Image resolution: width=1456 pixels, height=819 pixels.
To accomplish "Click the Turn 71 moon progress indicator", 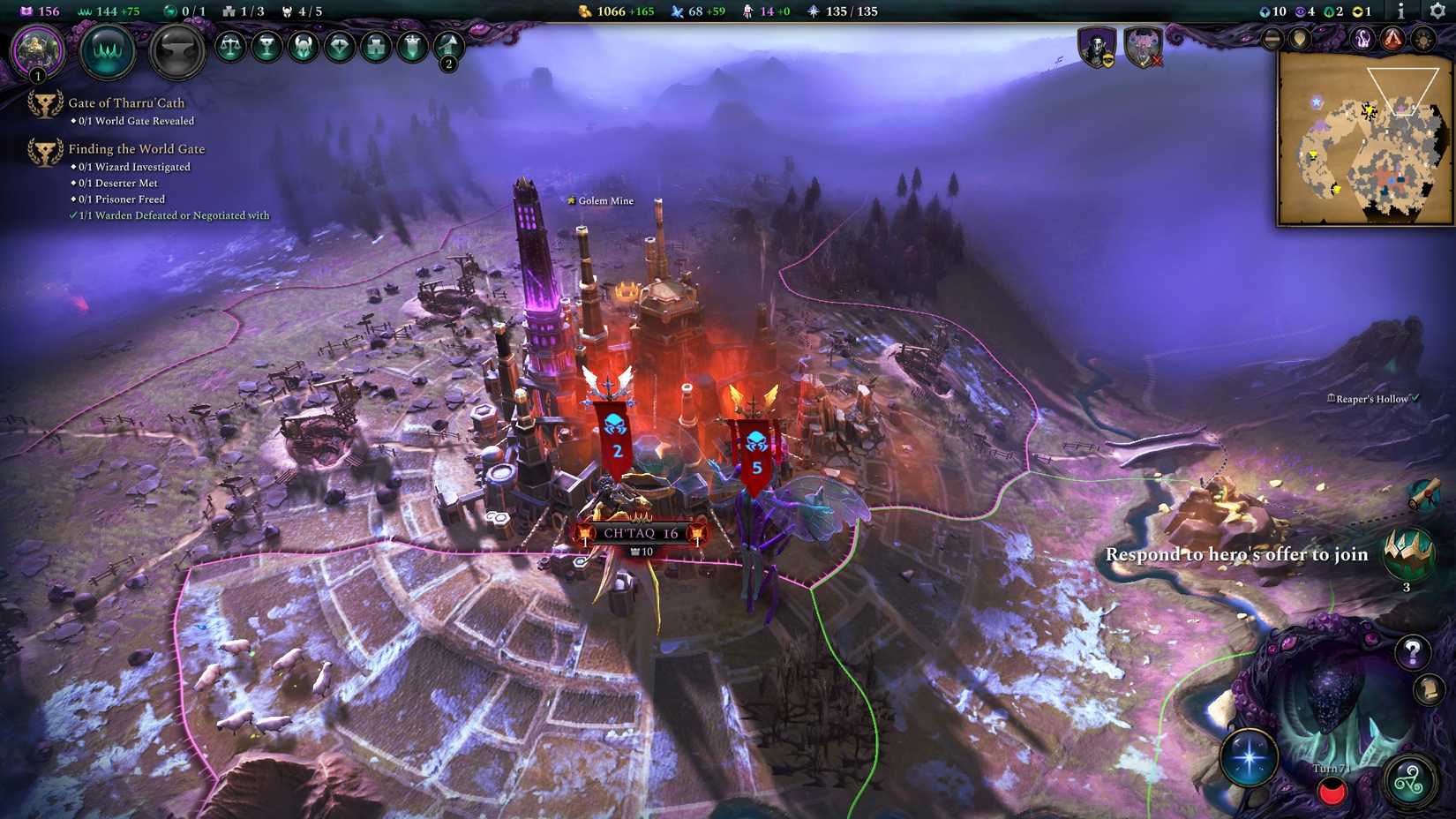I will 1331,791.
